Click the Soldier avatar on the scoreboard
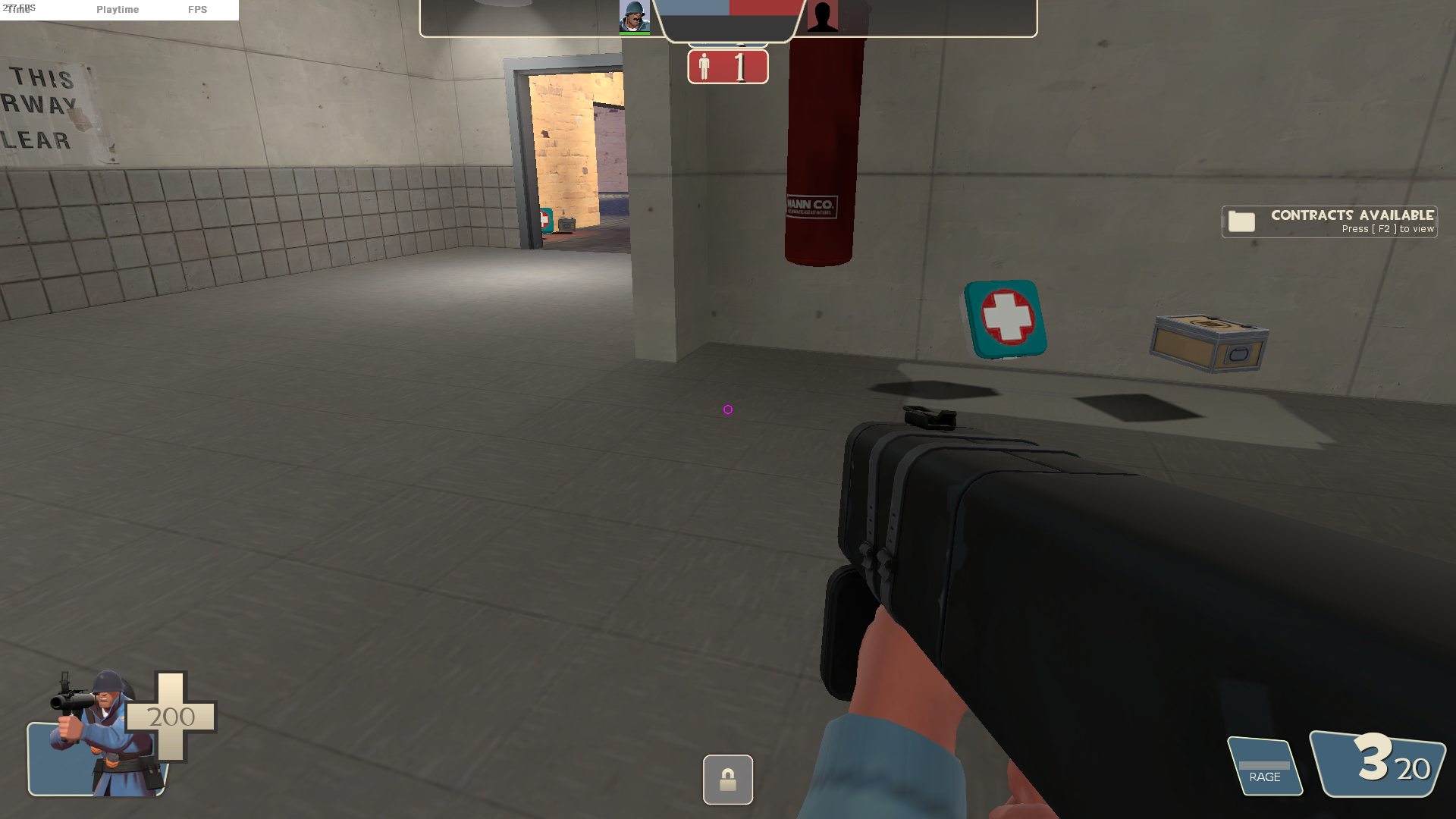The height and width of the screenshot is (819, 1456). click(636, 17)
